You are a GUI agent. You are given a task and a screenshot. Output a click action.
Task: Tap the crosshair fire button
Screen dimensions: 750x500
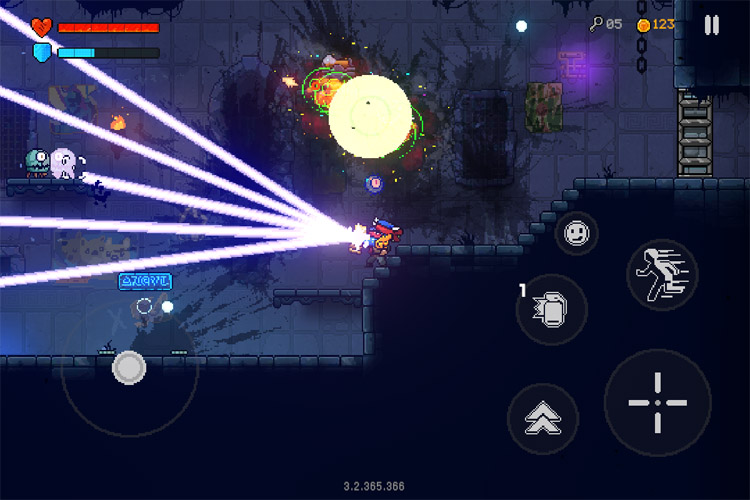pos(657,402)
